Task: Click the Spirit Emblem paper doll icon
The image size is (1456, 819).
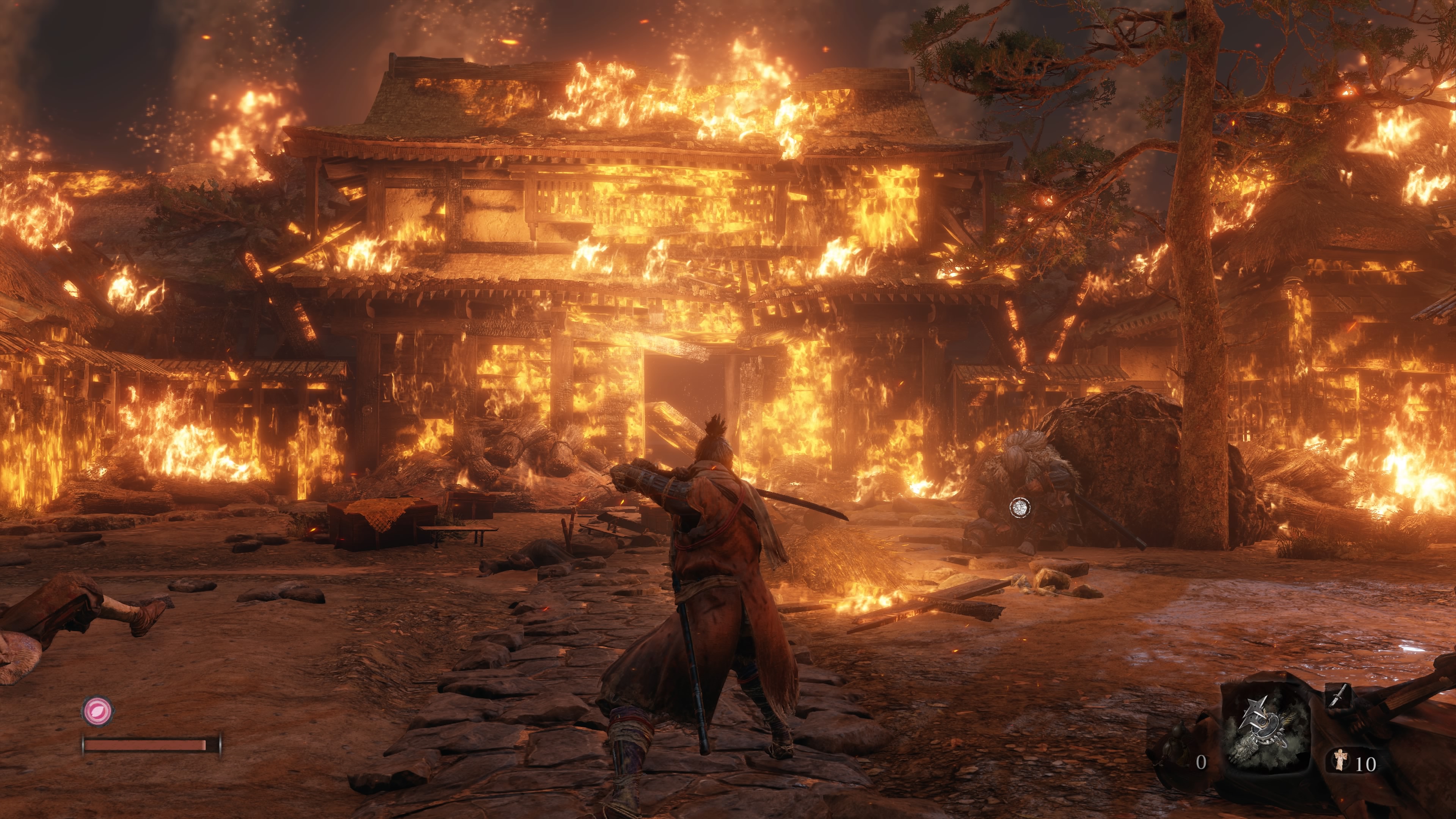Action: tap(1340, 759)
